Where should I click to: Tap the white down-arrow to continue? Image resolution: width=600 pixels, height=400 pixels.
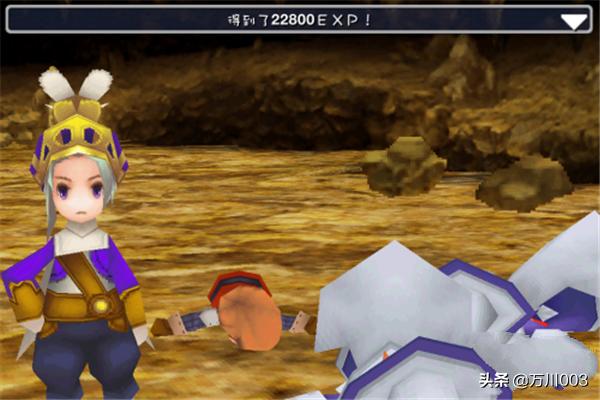click(573, 21)
